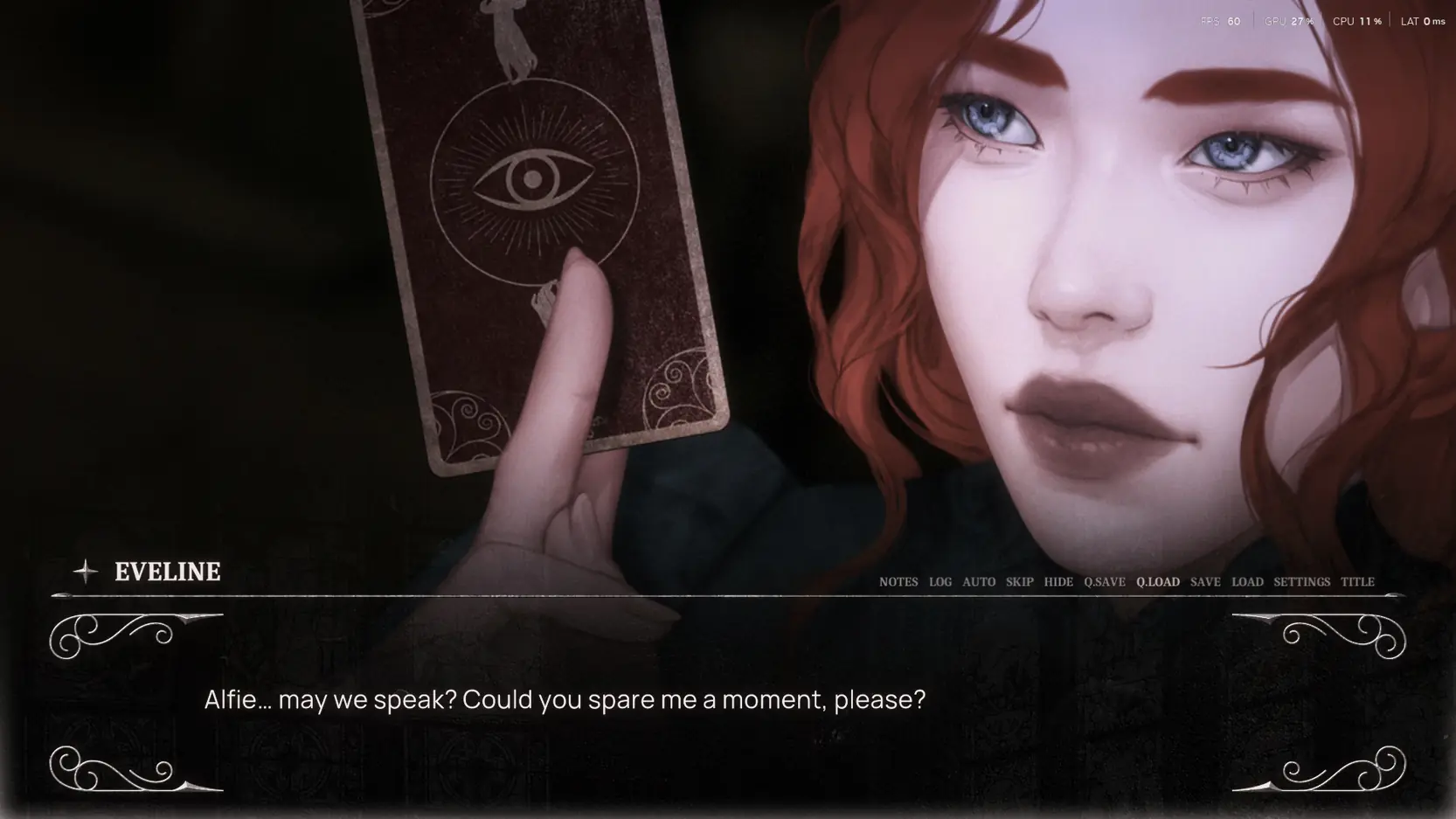Viewport: 1456px width, 819px height.
Task: Select Q.LOAD to quick load
Action: [1158, 581]
